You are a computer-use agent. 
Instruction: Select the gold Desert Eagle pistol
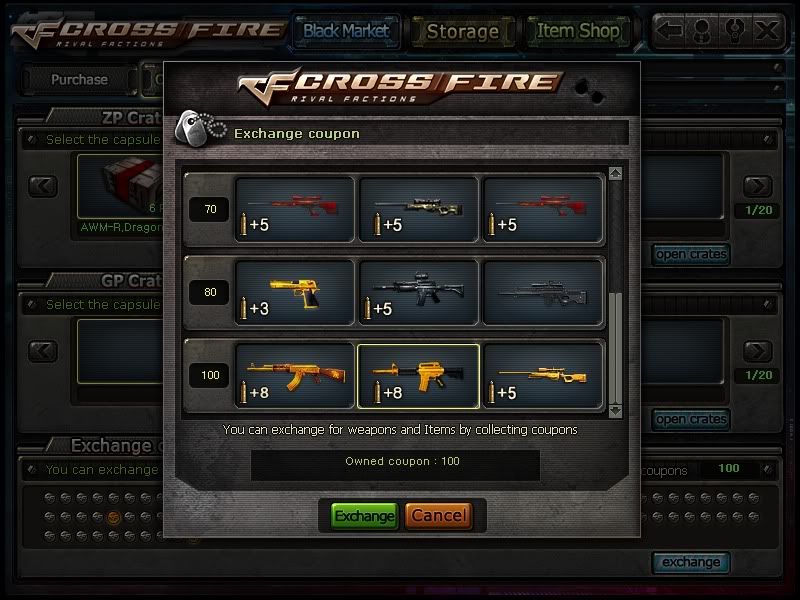(x=294, y=292)
